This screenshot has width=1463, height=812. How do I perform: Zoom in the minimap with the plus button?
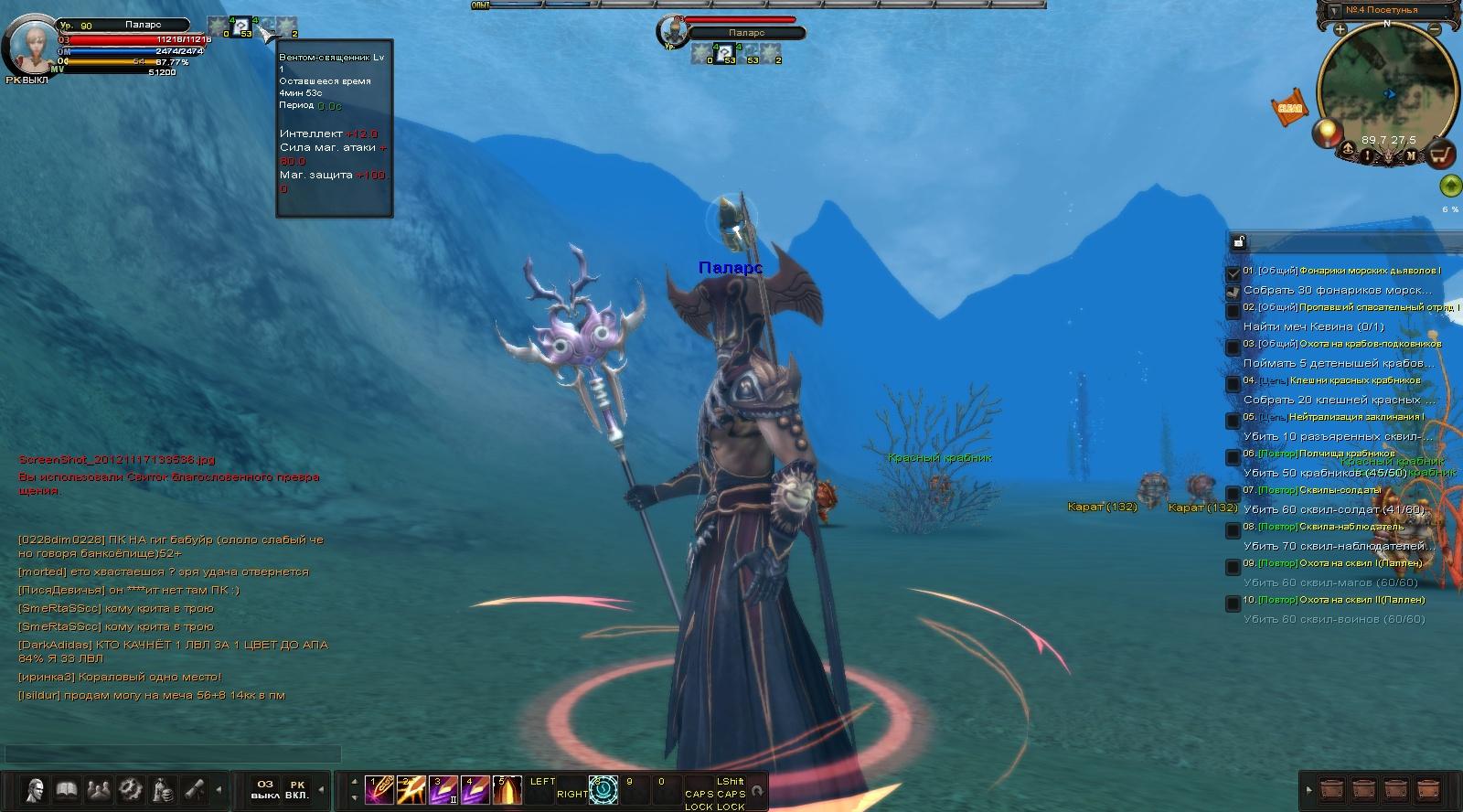(1340, 29)
